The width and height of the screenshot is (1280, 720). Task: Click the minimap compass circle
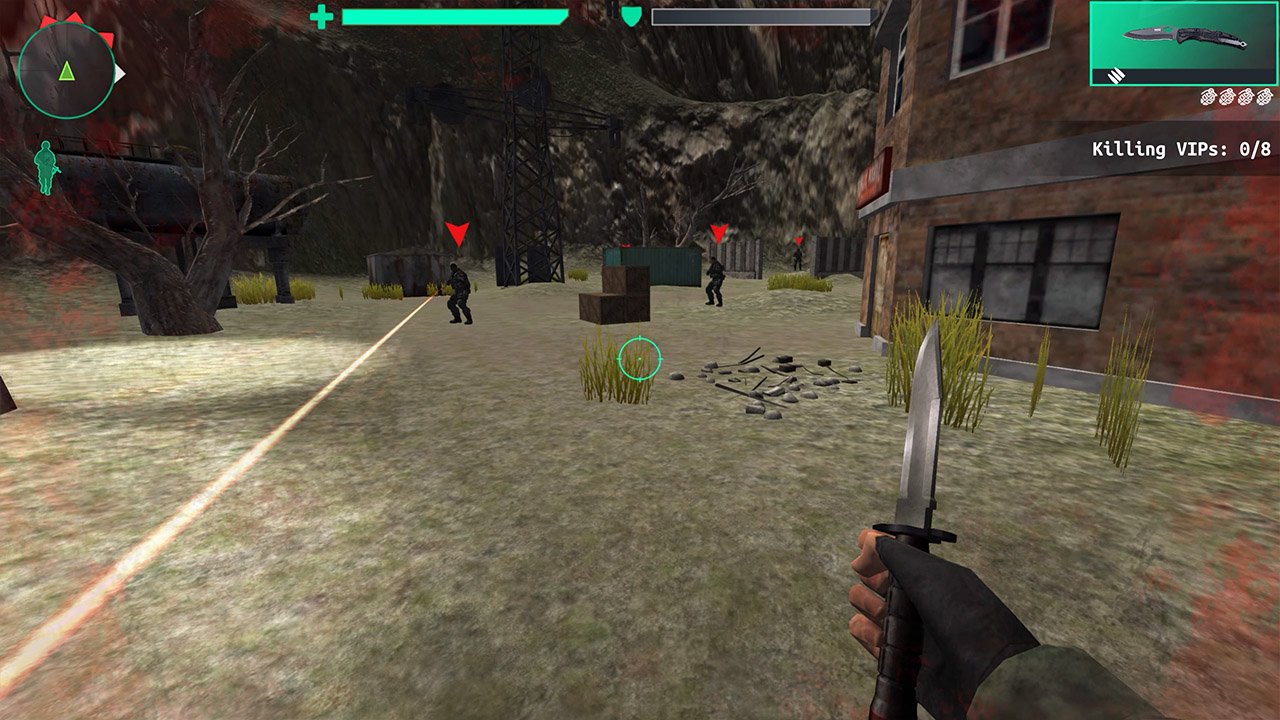pyautogui.click(x=67, y=70)
